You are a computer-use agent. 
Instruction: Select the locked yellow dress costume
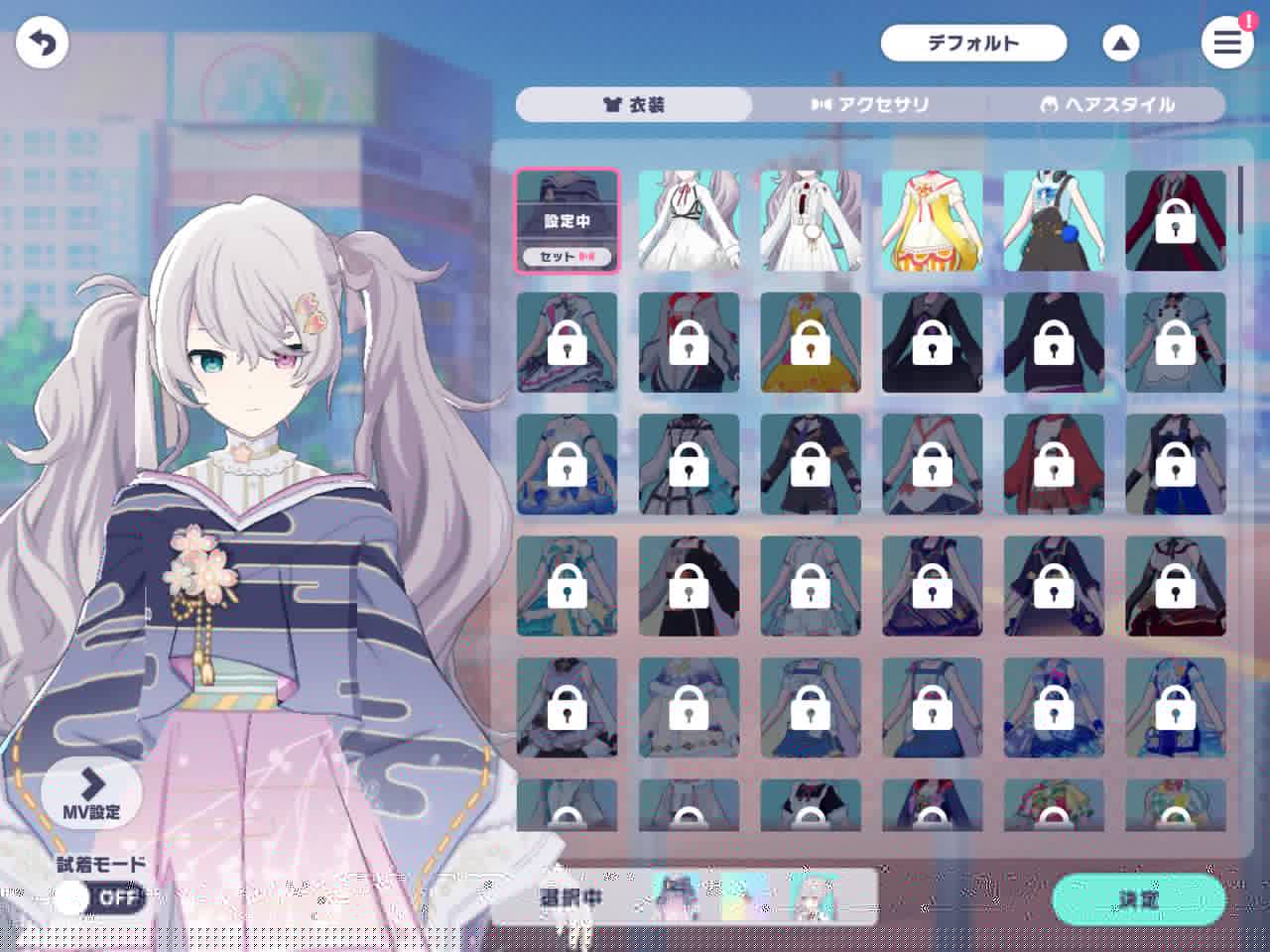pyautogui.click(x=811, y=342)
